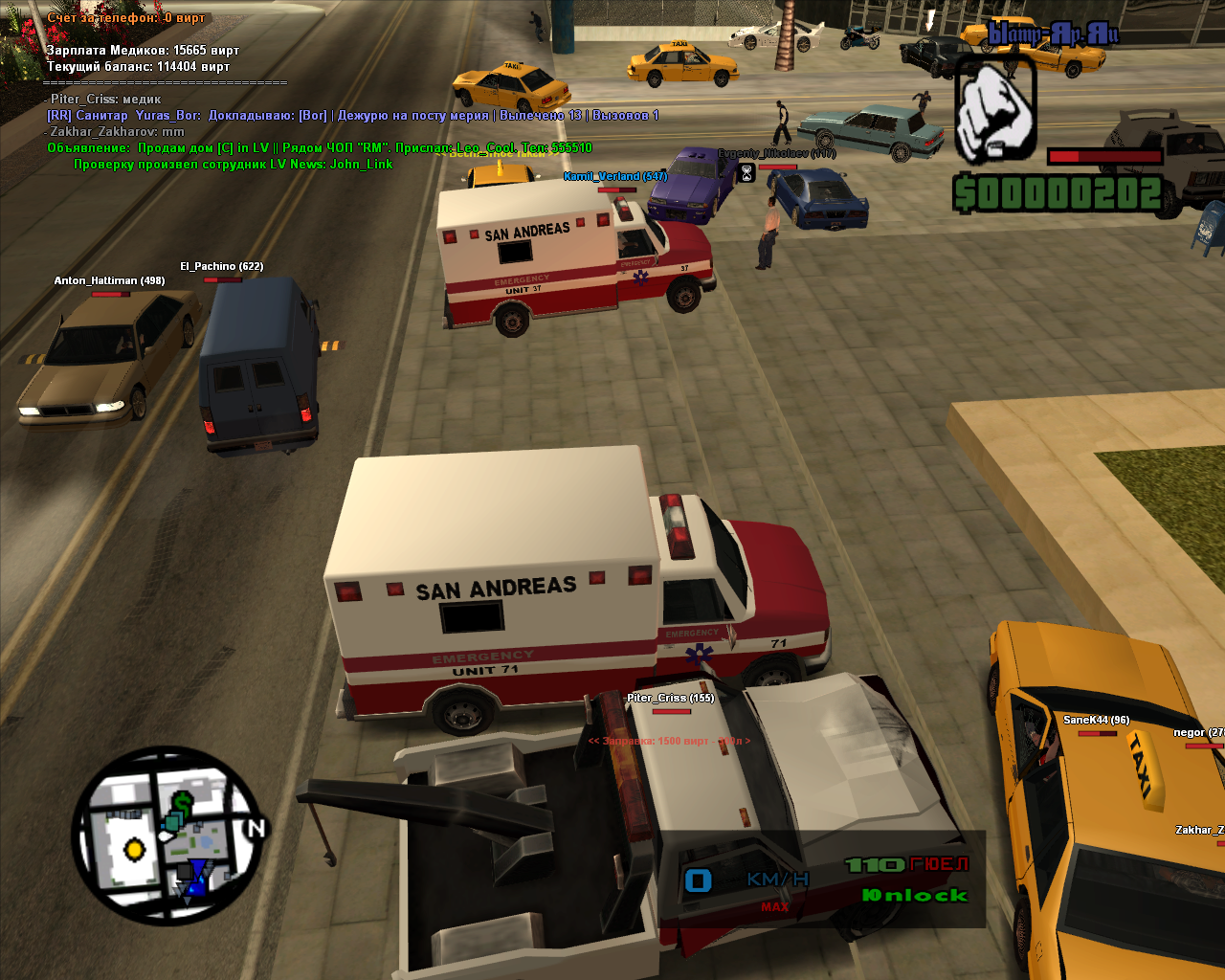Click the yellow circle marker on the minimap
This screenshot has height=980, width=1225.
click(x=135, y=849)
